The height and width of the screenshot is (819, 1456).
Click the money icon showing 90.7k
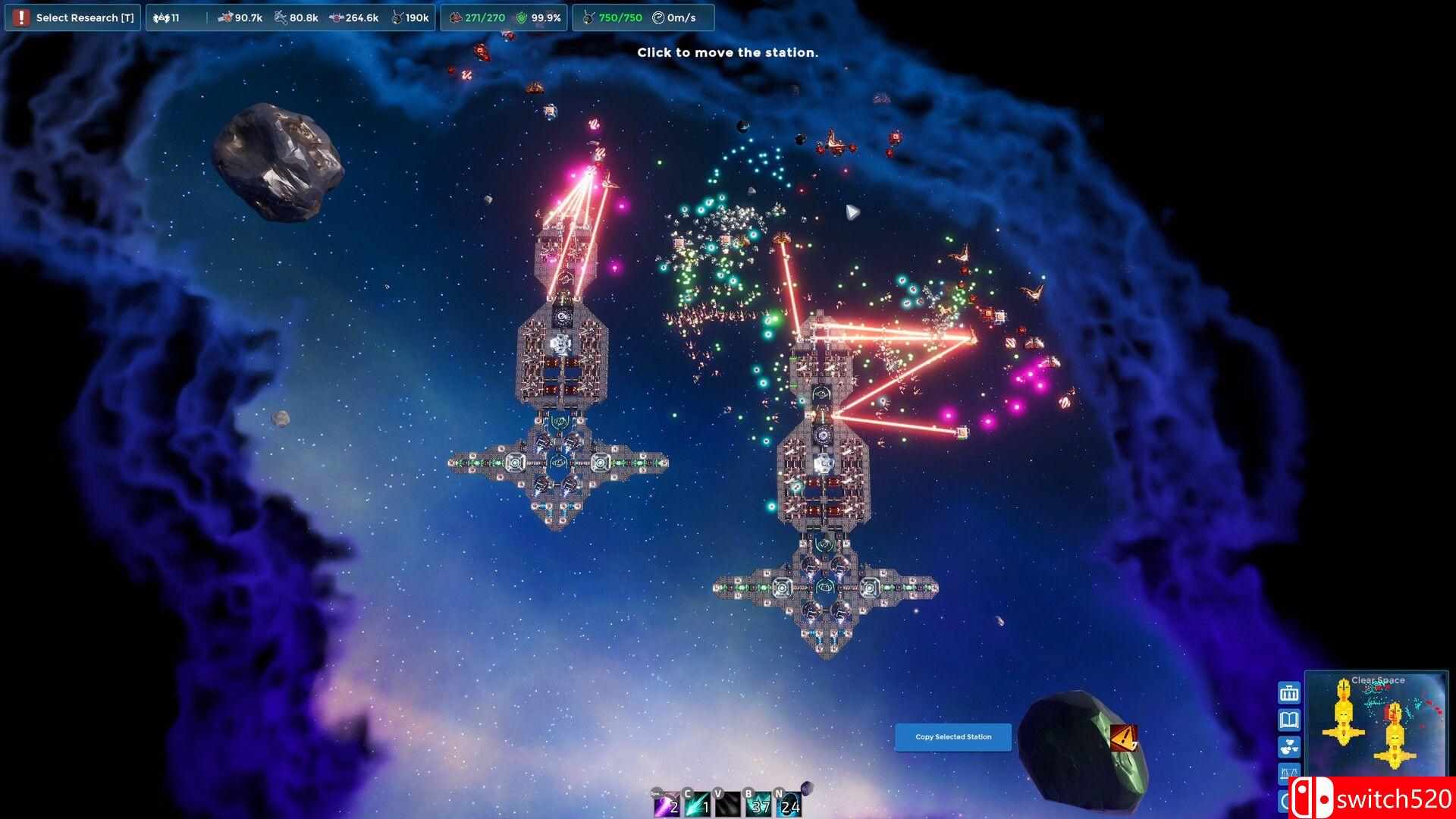[227, 17]
